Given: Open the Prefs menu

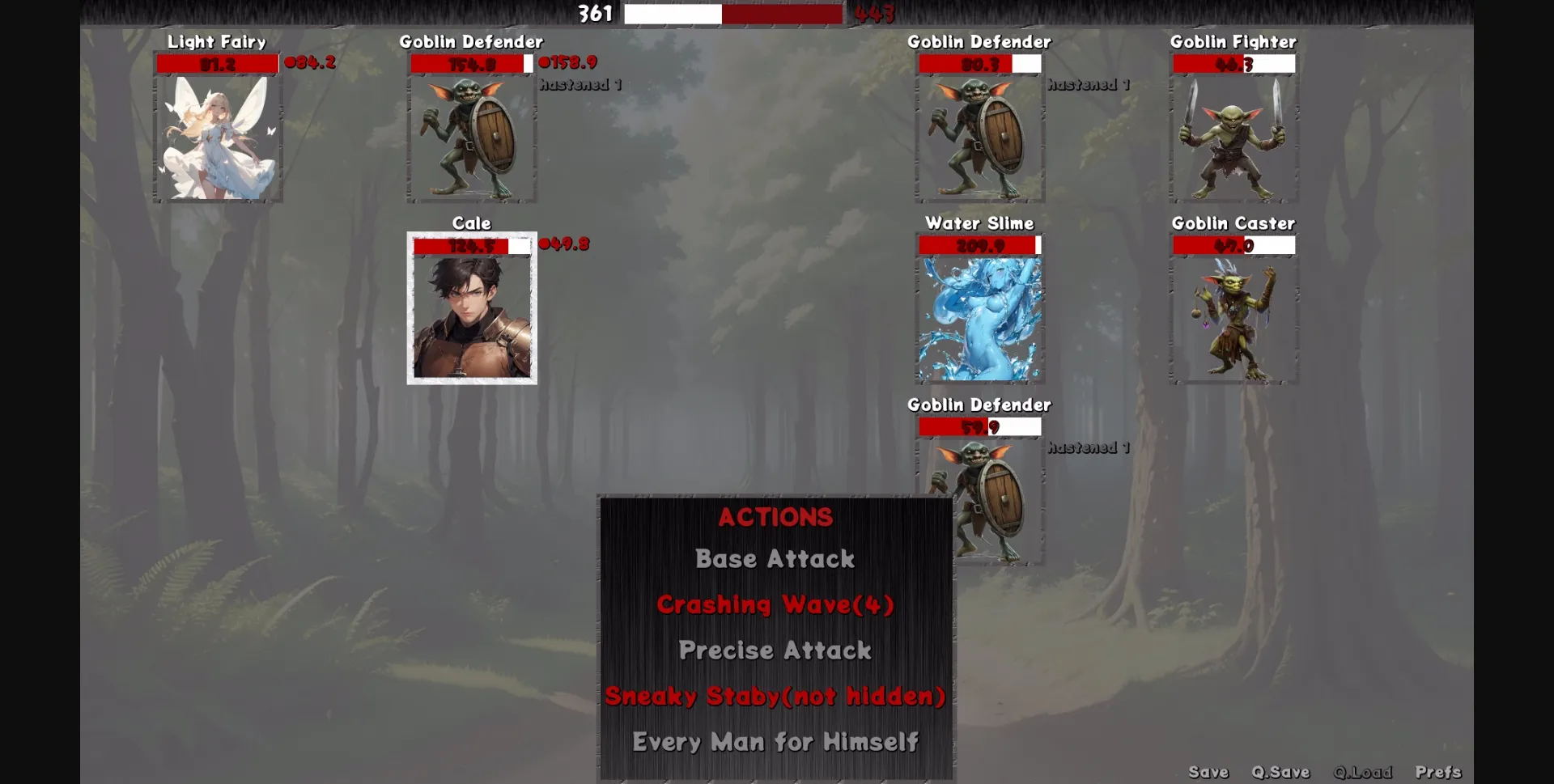Looking at the screenshot, I should click(x=1439, y=772).
